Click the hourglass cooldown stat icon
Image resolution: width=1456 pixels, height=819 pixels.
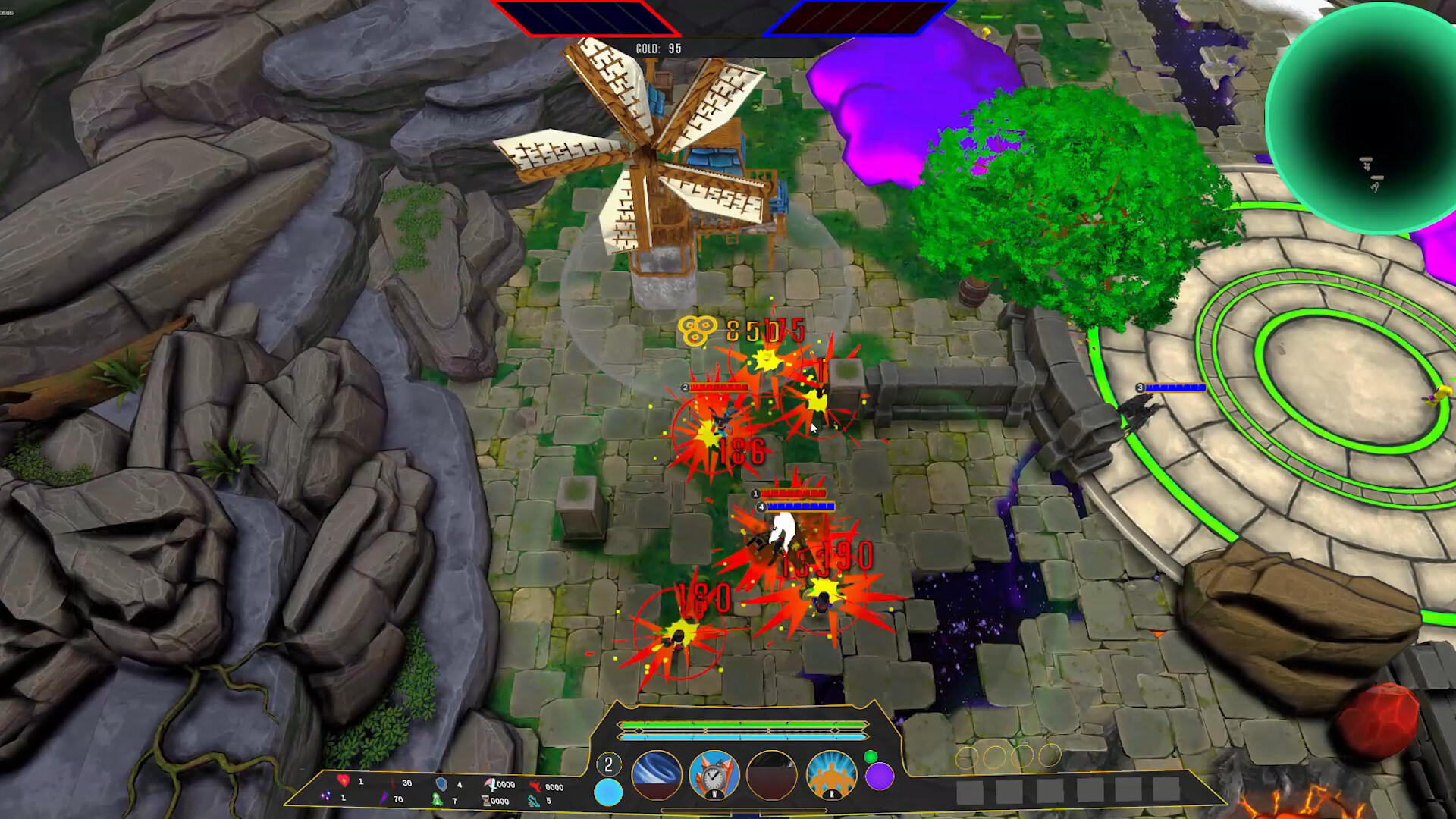click(x=486, y=800)
